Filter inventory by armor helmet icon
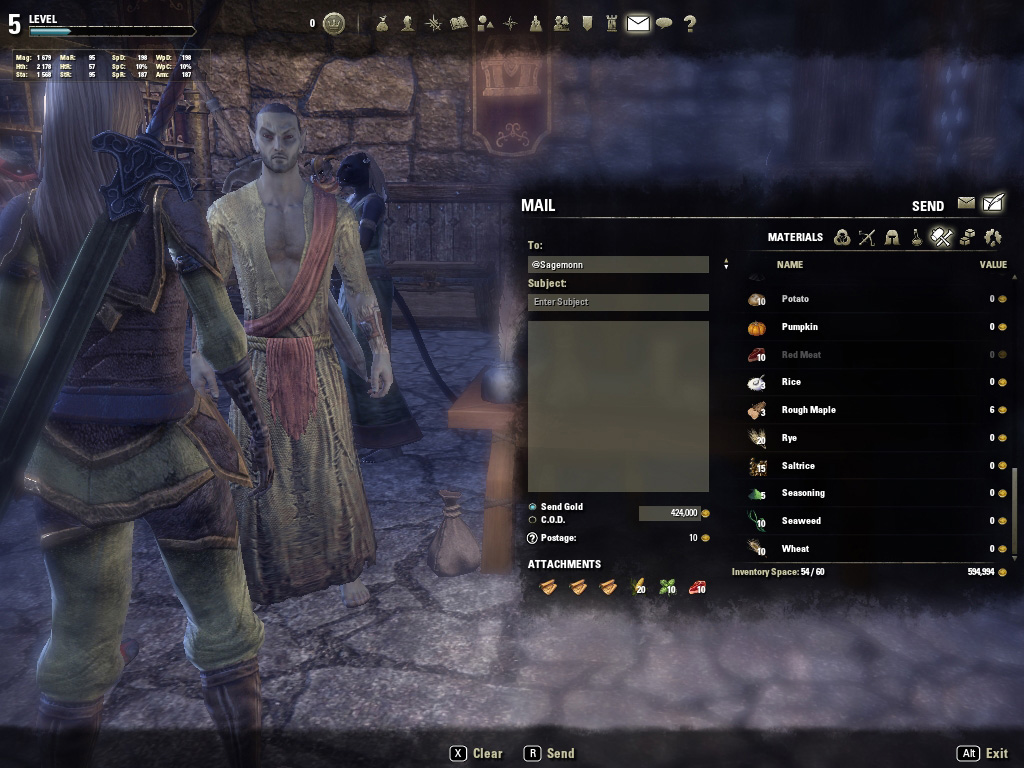Image resolution: width=1024 pixels, height=768 pixels. tap(891, 237)
